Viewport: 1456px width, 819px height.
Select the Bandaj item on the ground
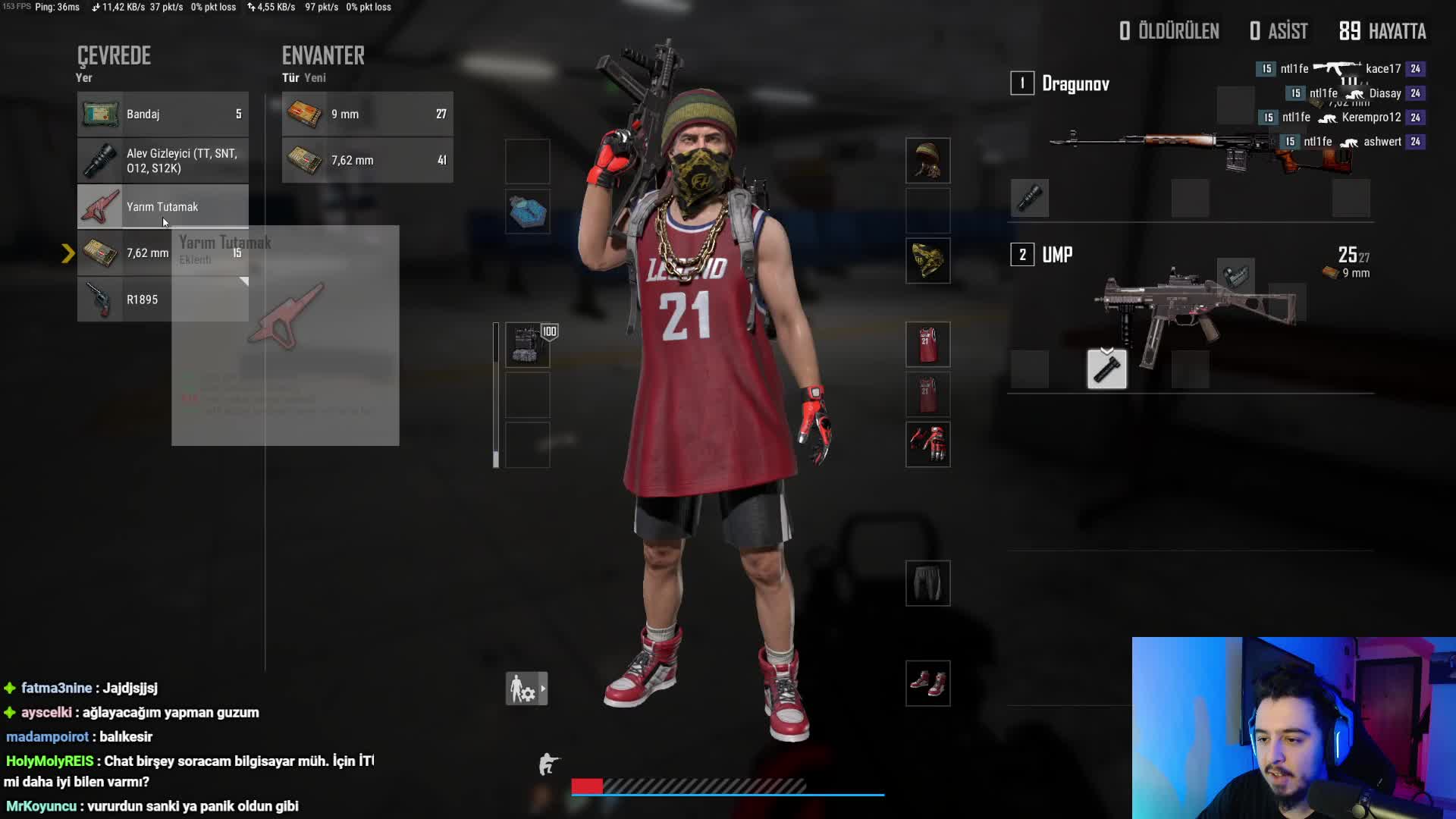(162, 115)
